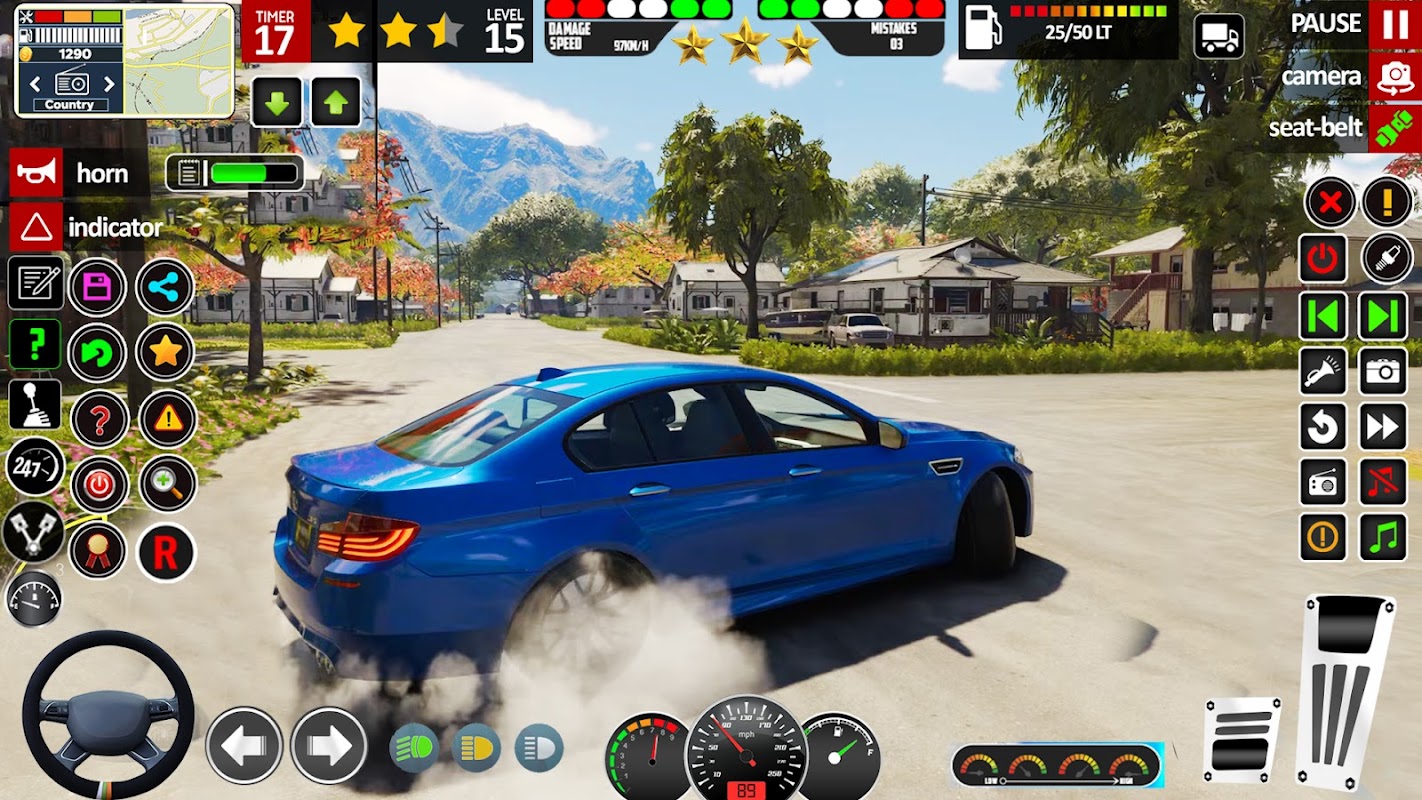Tap the blue share icon
Viewport: 1422px width, 800px height.
tap(165, 288)
